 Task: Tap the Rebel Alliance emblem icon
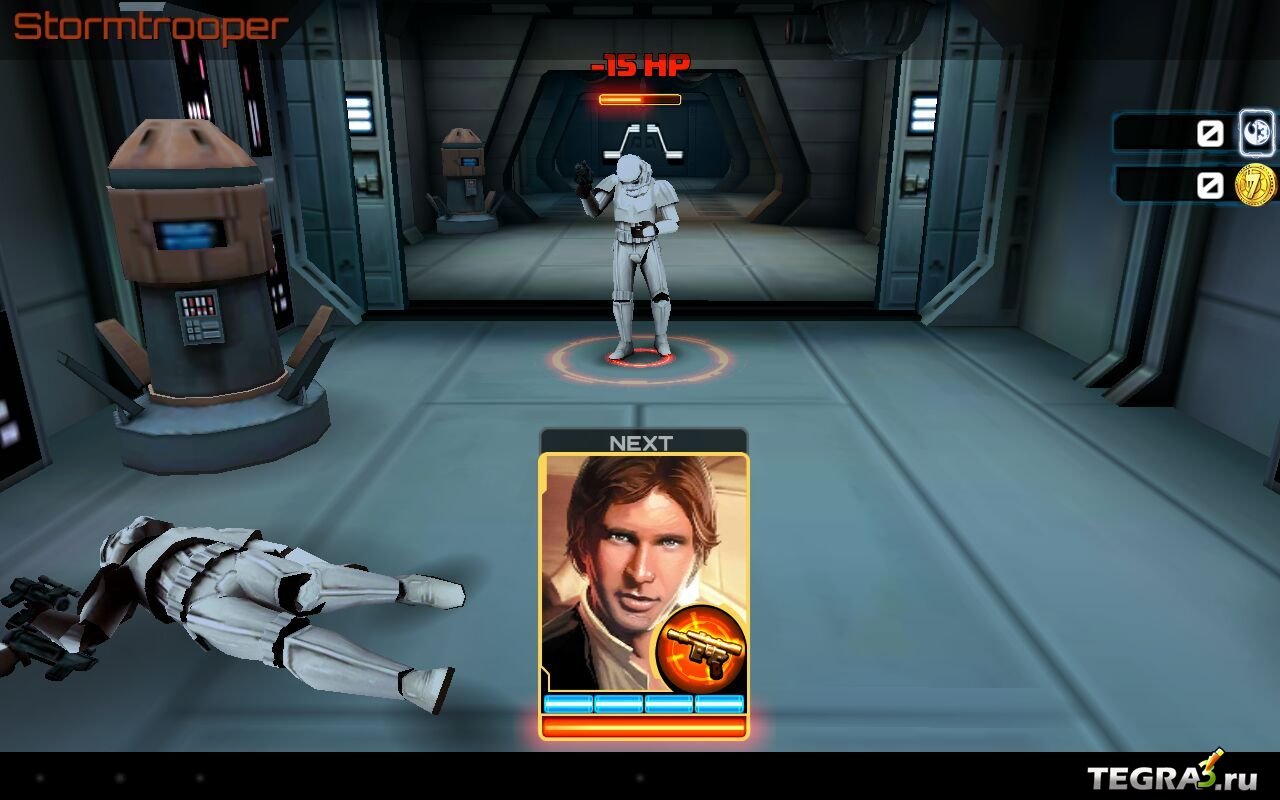[x=1256, y=132]
